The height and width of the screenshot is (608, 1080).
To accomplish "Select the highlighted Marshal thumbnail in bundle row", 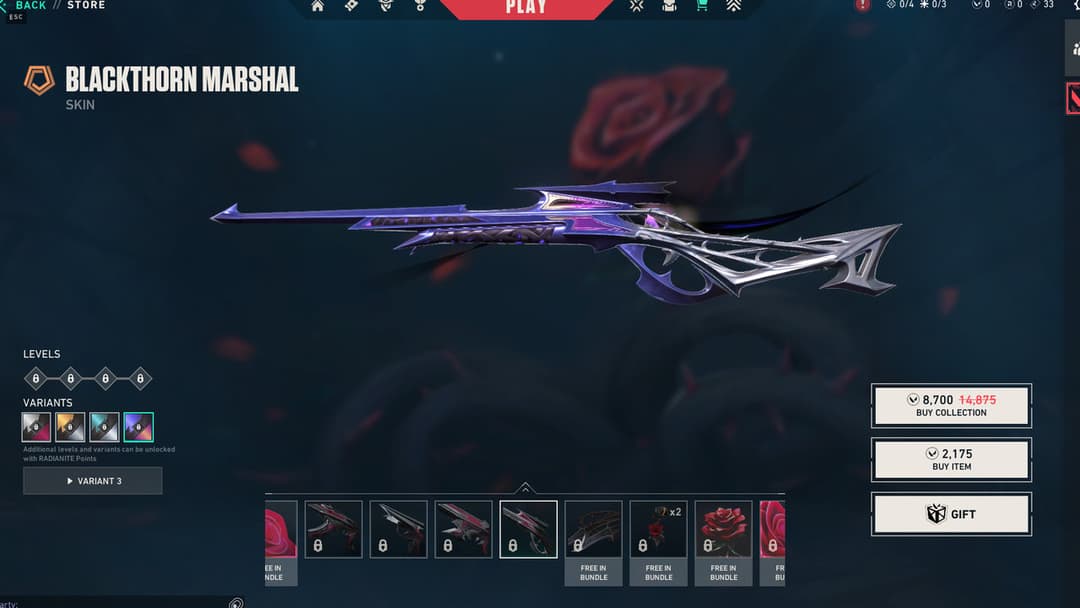I will click(x=528, y=529).
